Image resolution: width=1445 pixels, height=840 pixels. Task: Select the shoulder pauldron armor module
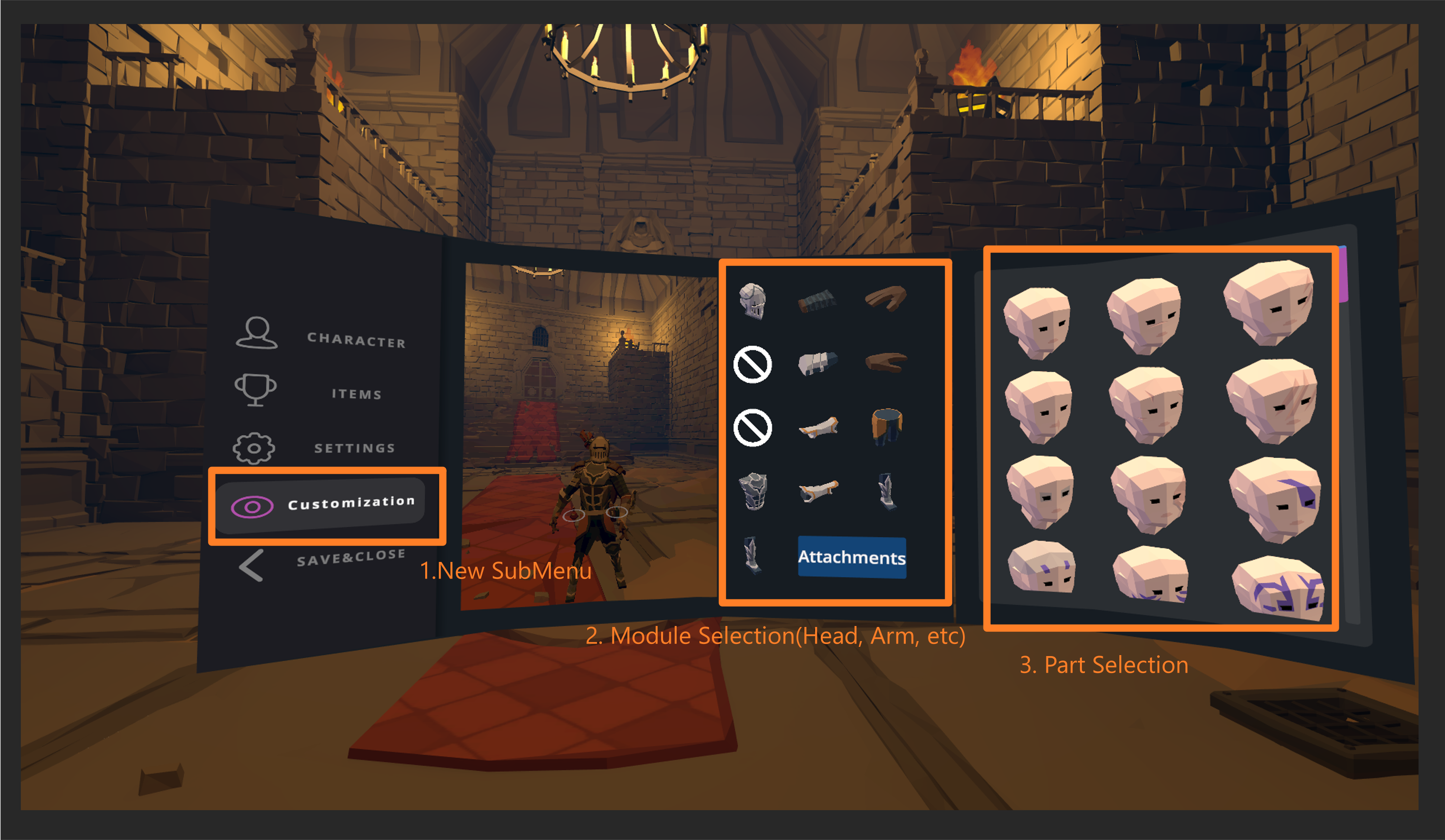point(819,301)
